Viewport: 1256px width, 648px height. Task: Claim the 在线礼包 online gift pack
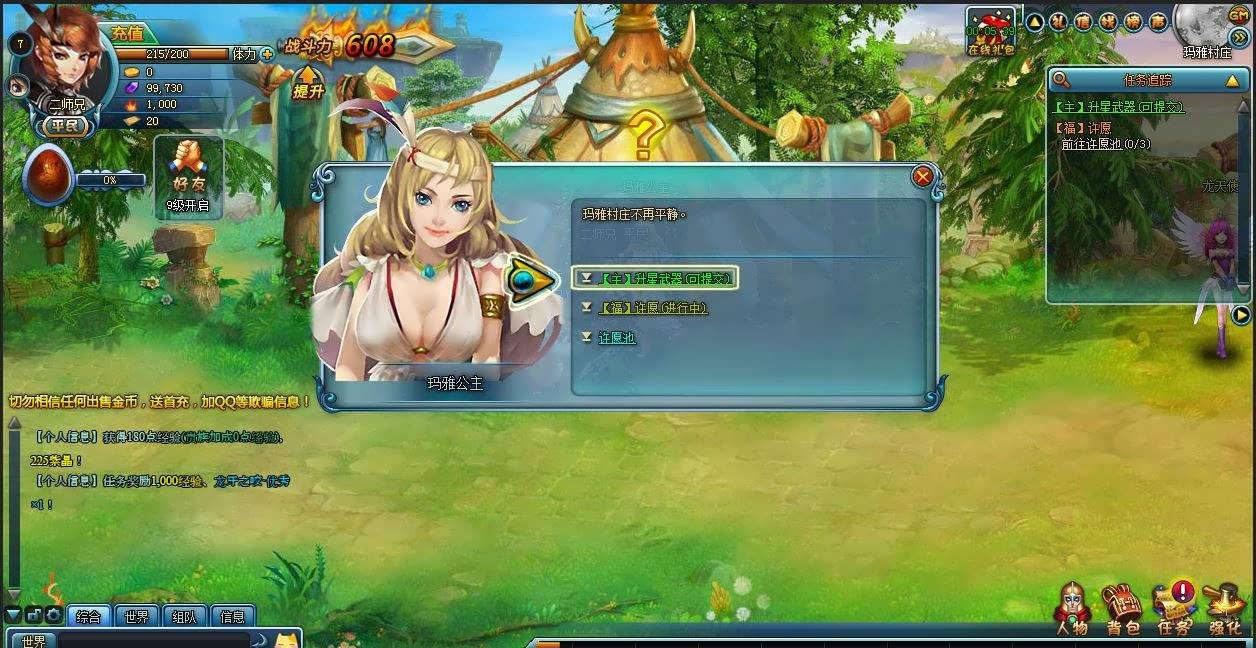pyautogui.click(x=990, y=32)
